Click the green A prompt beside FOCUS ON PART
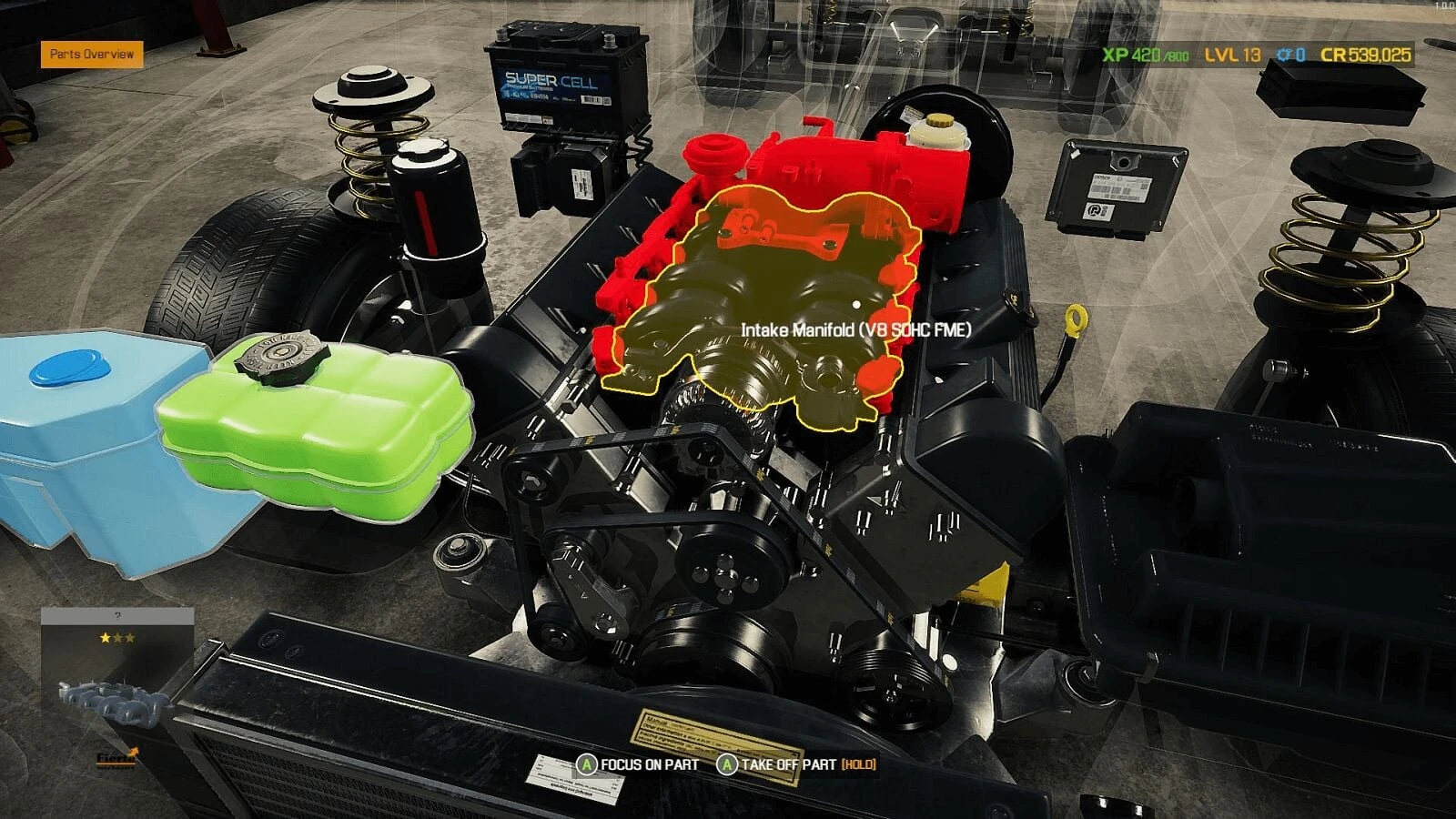 tap(588, 765)
